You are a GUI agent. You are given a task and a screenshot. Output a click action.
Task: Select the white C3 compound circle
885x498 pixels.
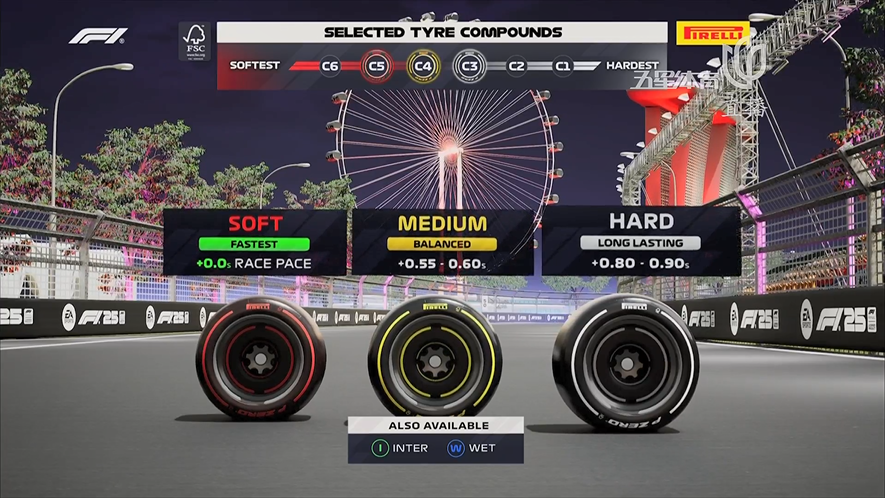click(469, 65)
